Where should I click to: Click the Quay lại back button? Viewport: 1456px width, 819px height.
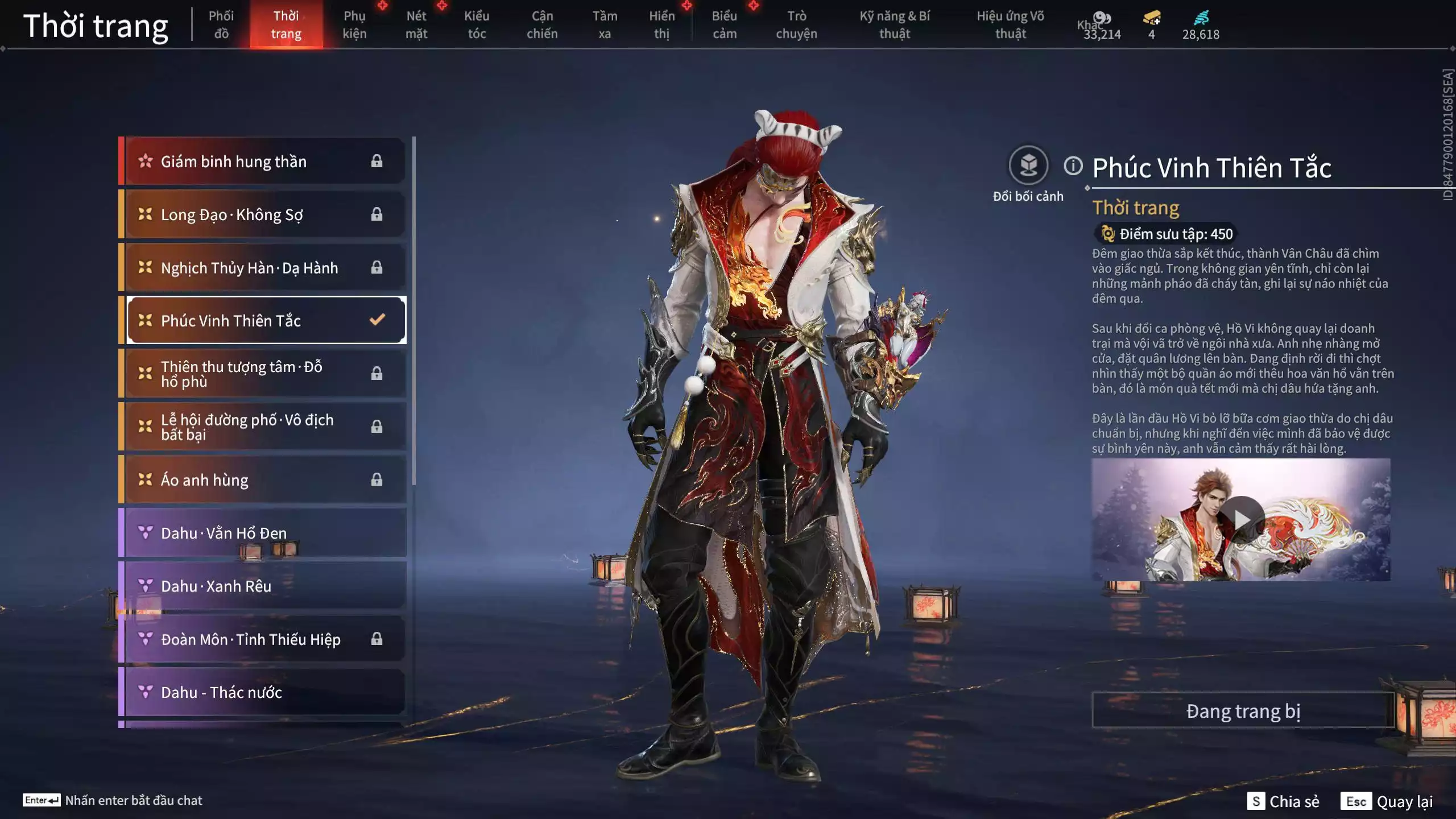1388,801
